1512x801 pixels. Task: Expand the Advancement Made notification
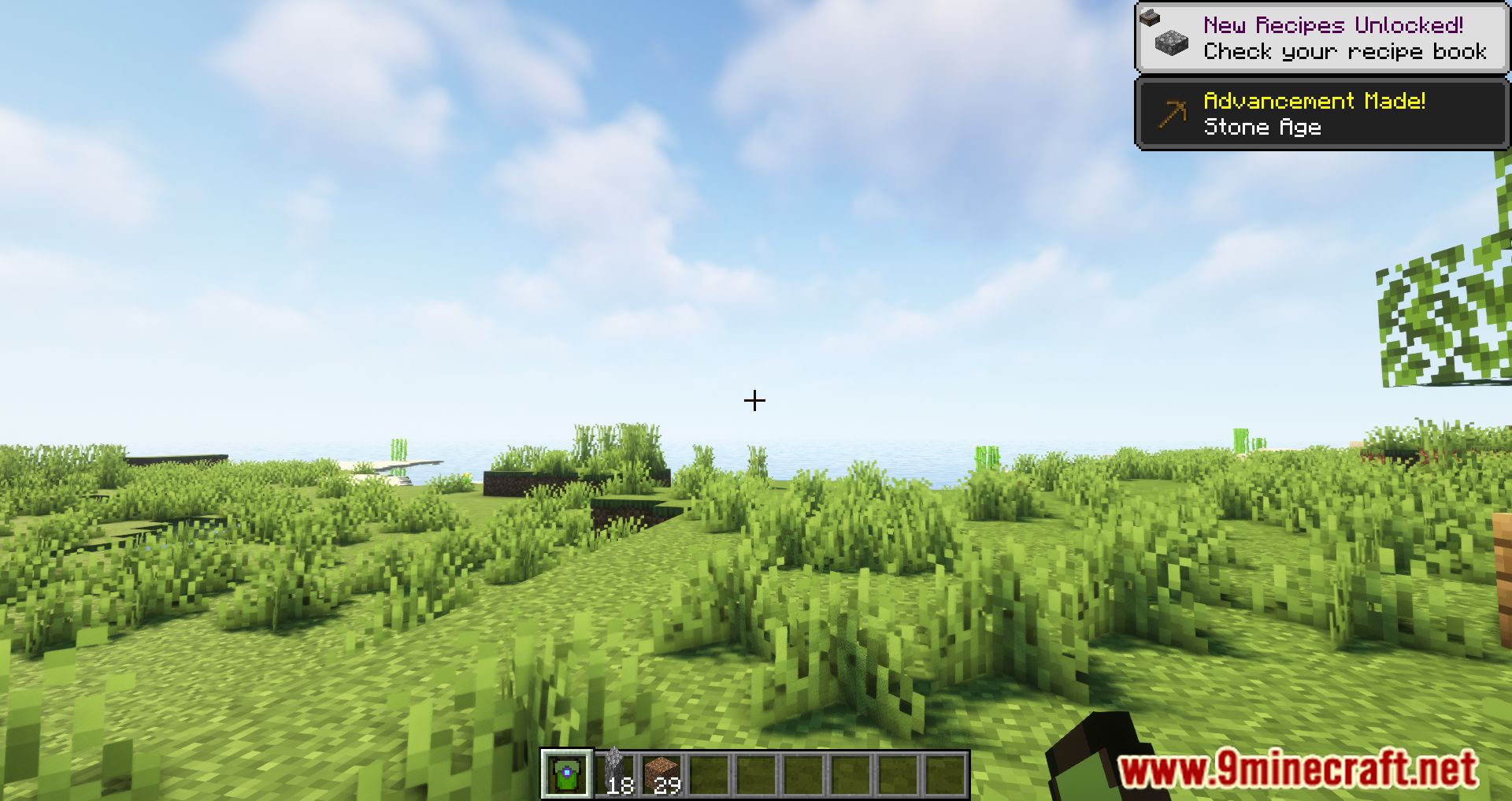click(x=1323, y=114)
